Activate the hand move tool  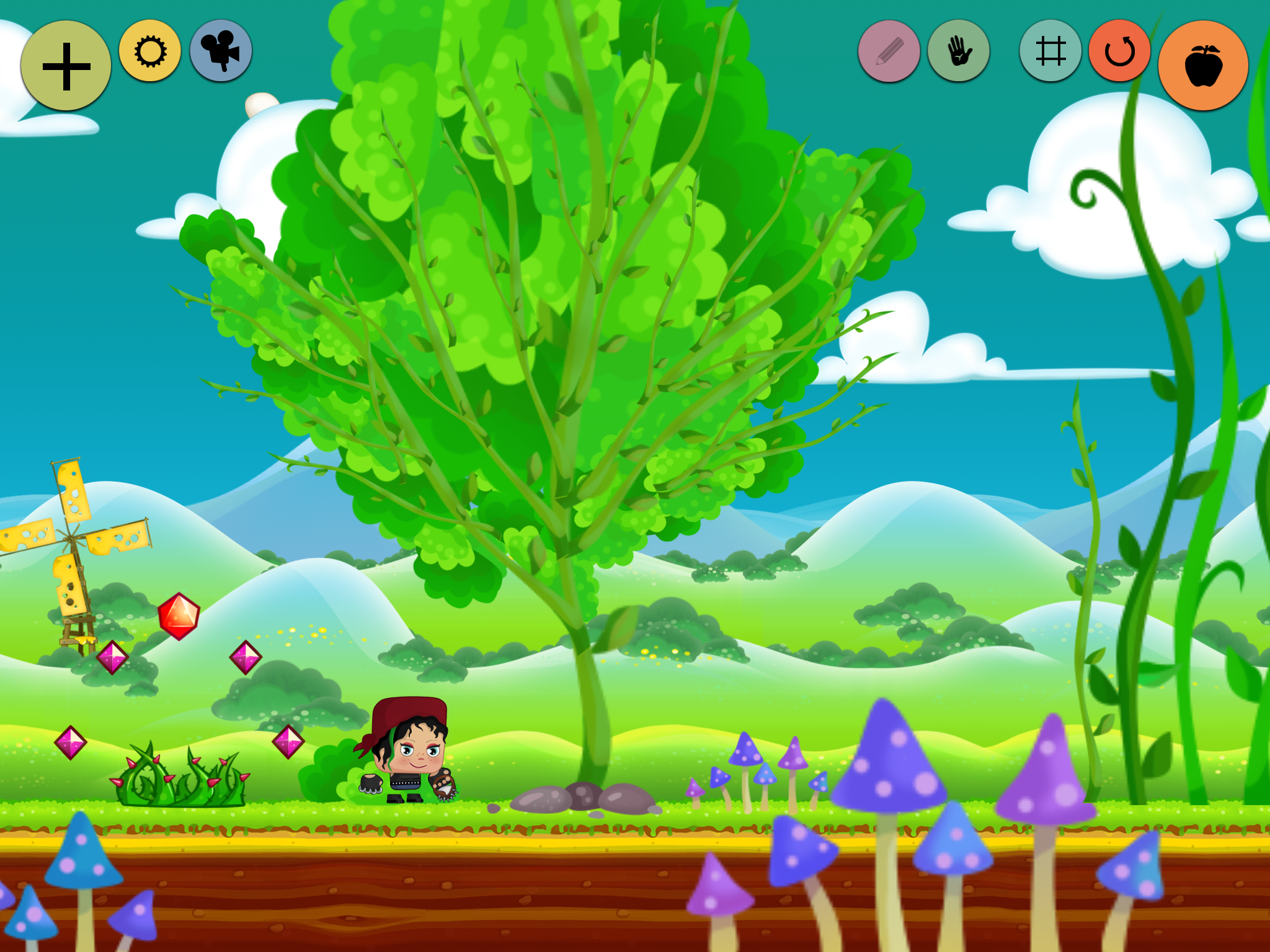(x=959, y=51)
